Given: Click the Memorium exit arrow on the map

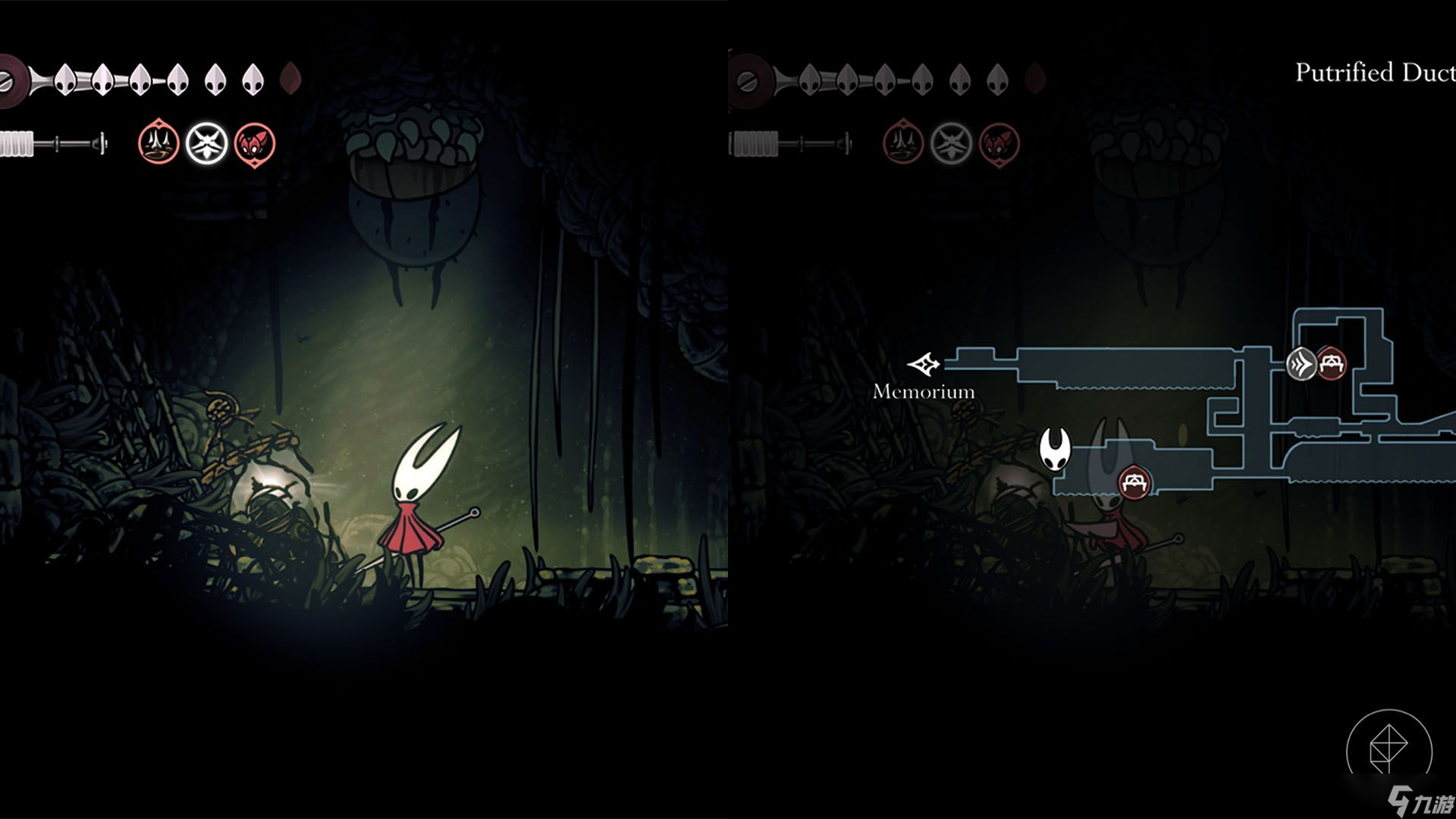Looking at the screenshot, I should tap(924, 365).
